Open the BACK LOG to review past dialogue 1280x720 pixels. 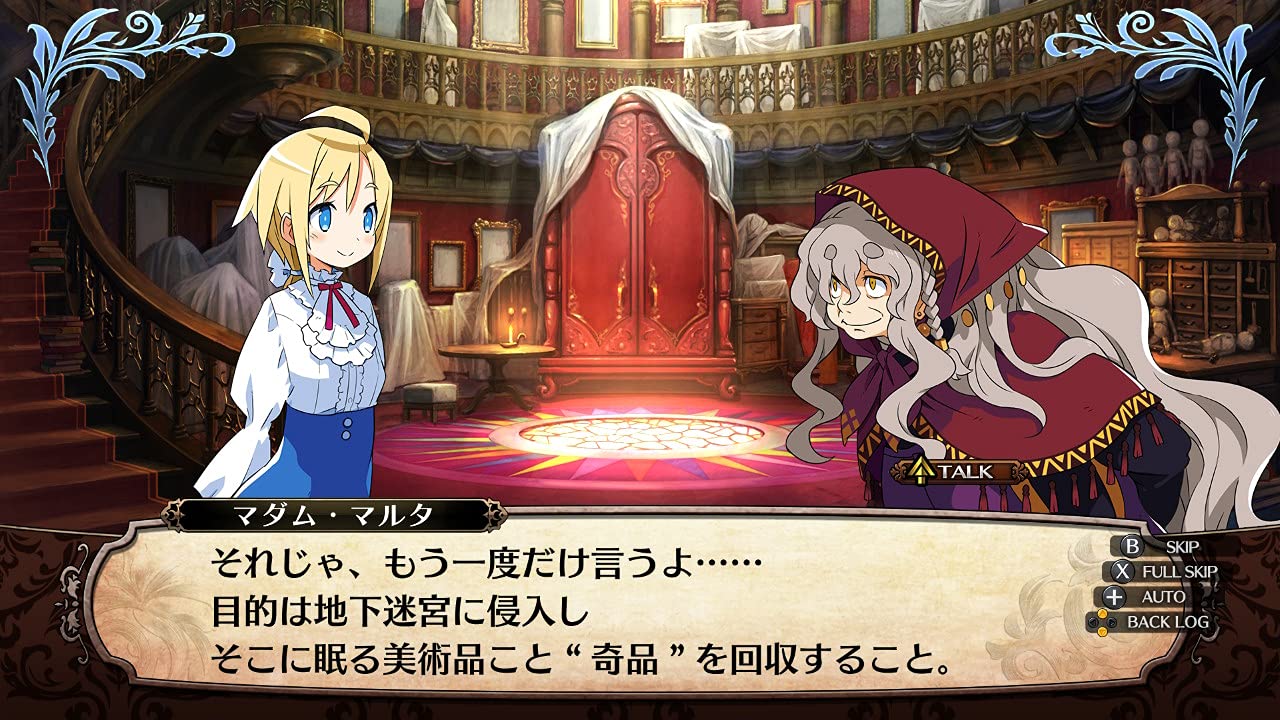point(1167,621)
